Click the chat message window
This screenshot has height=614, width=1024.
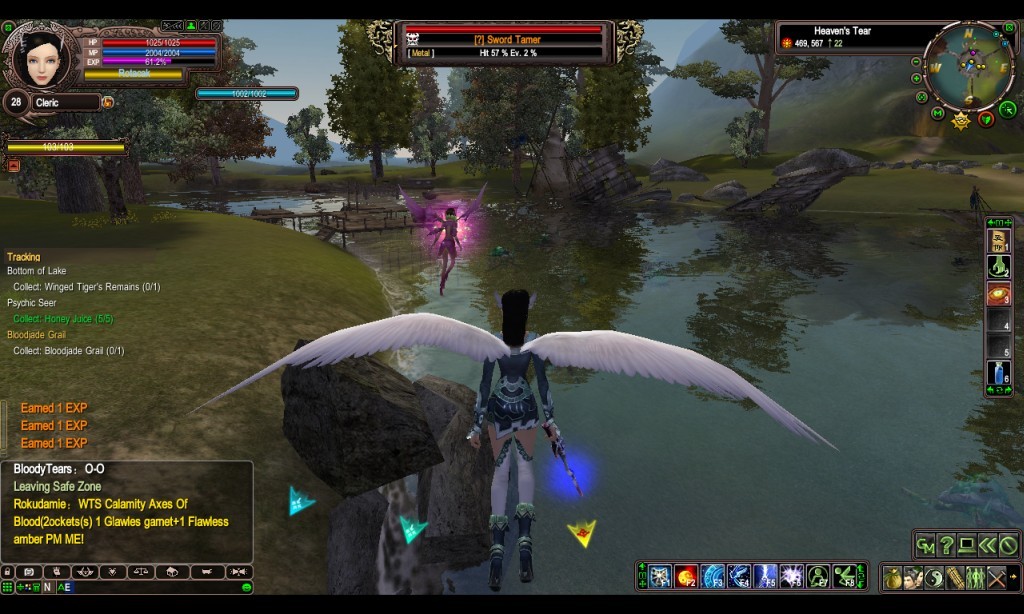126,511
